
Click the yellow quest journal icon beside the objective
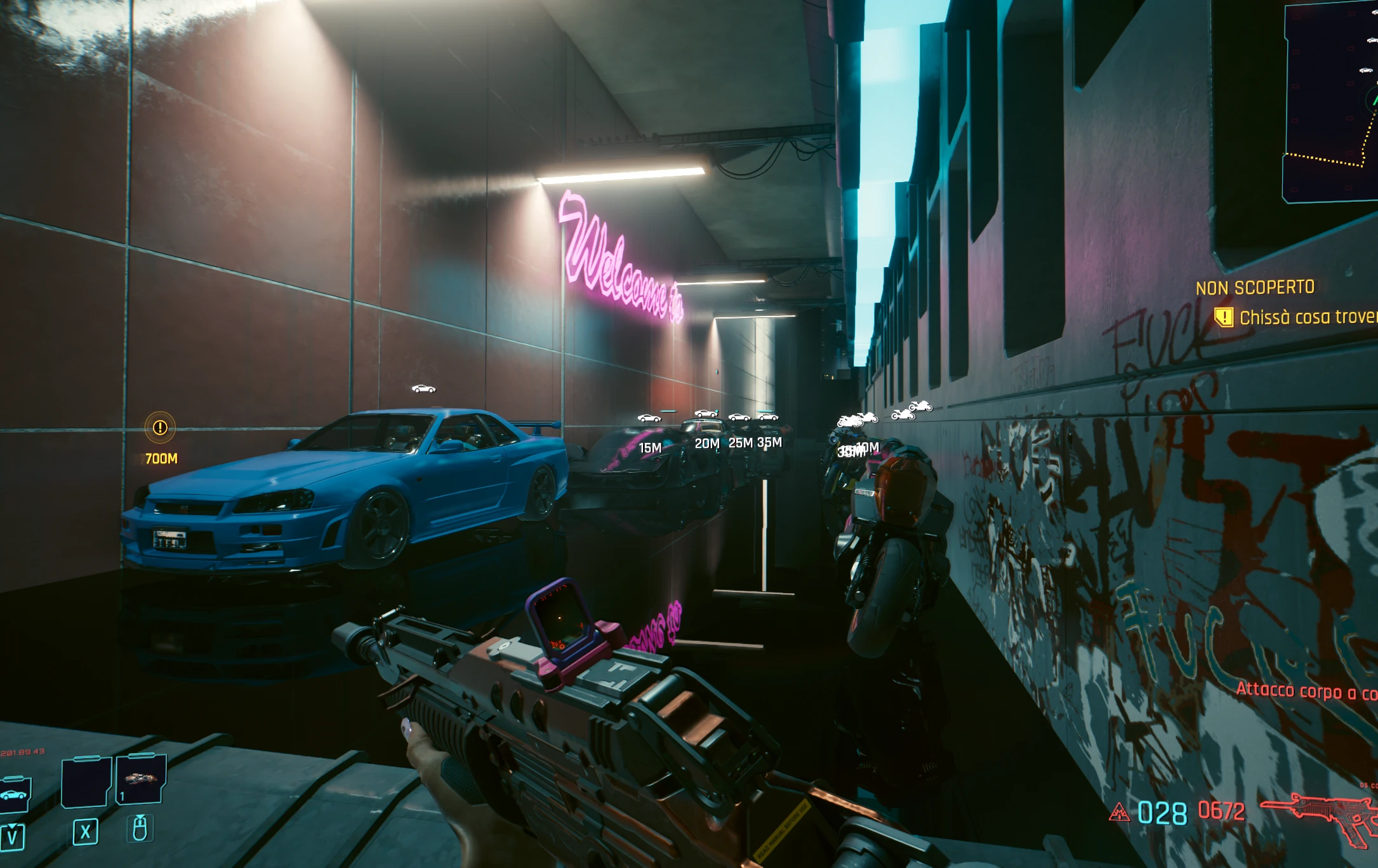point(1225,315)
